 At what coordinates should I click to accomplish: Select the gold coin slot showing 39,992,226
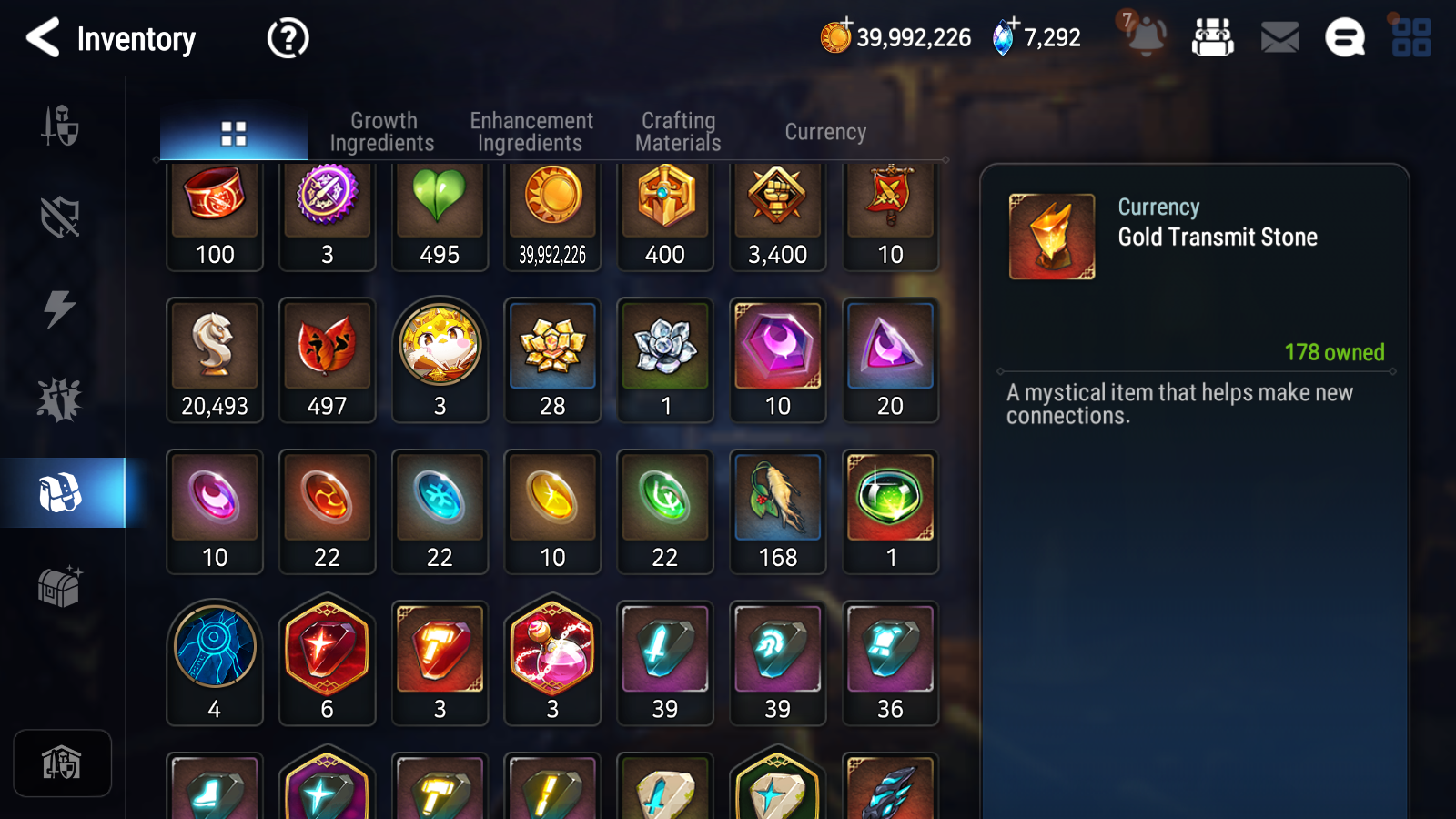point(552,215)
